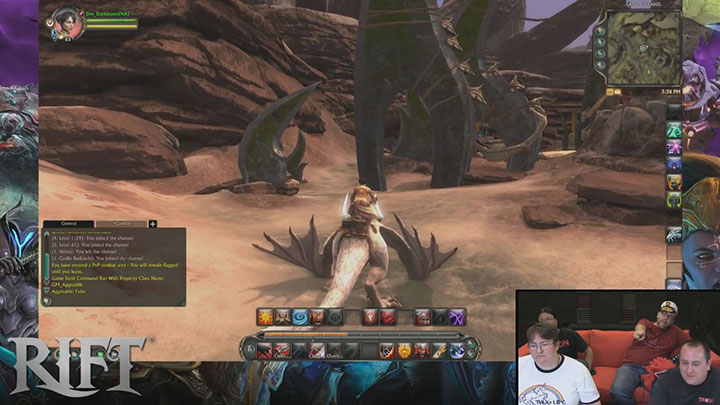Add a new chat tab with plus button

(153, 224)
